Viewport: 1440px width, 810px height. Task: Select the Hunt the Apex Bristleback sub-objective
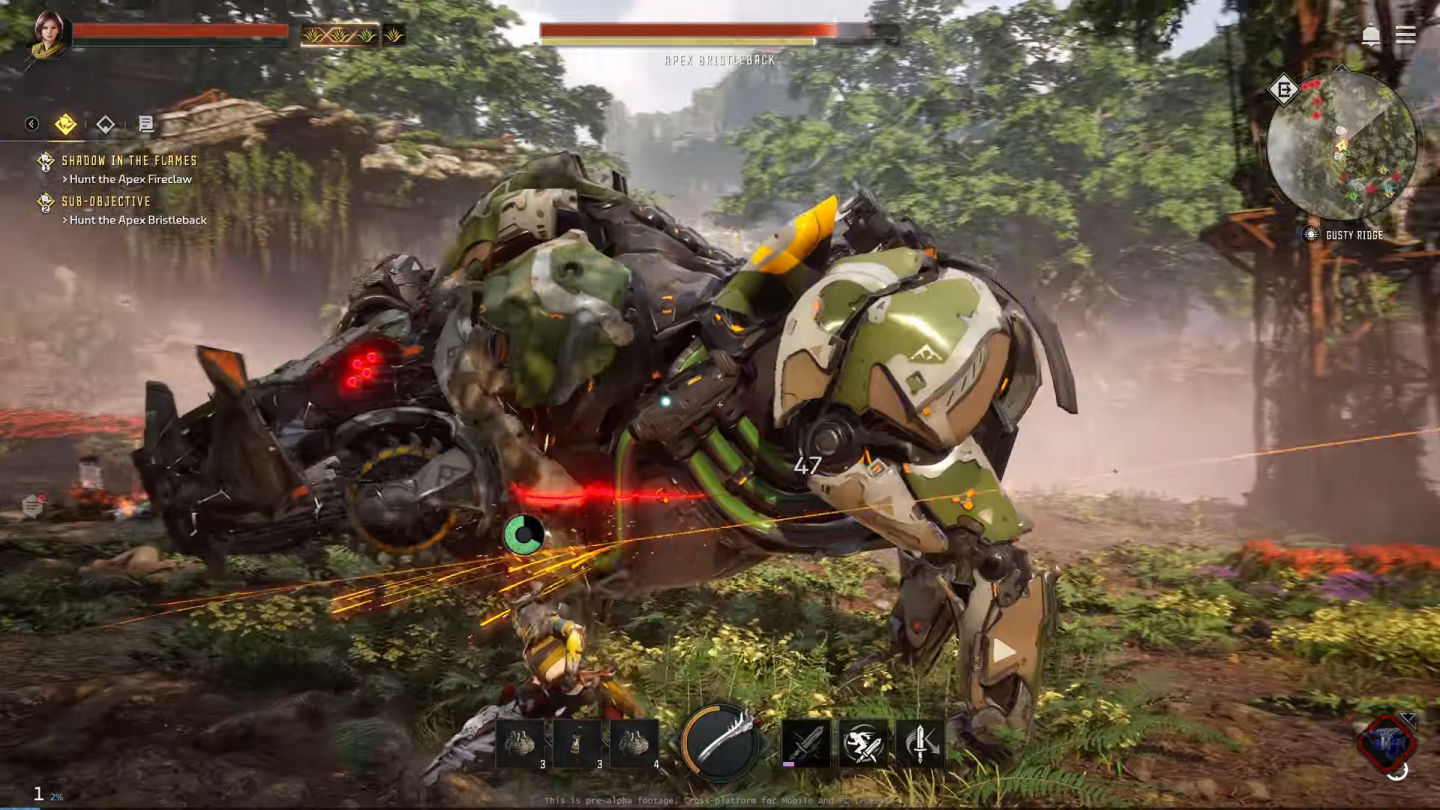138,220
